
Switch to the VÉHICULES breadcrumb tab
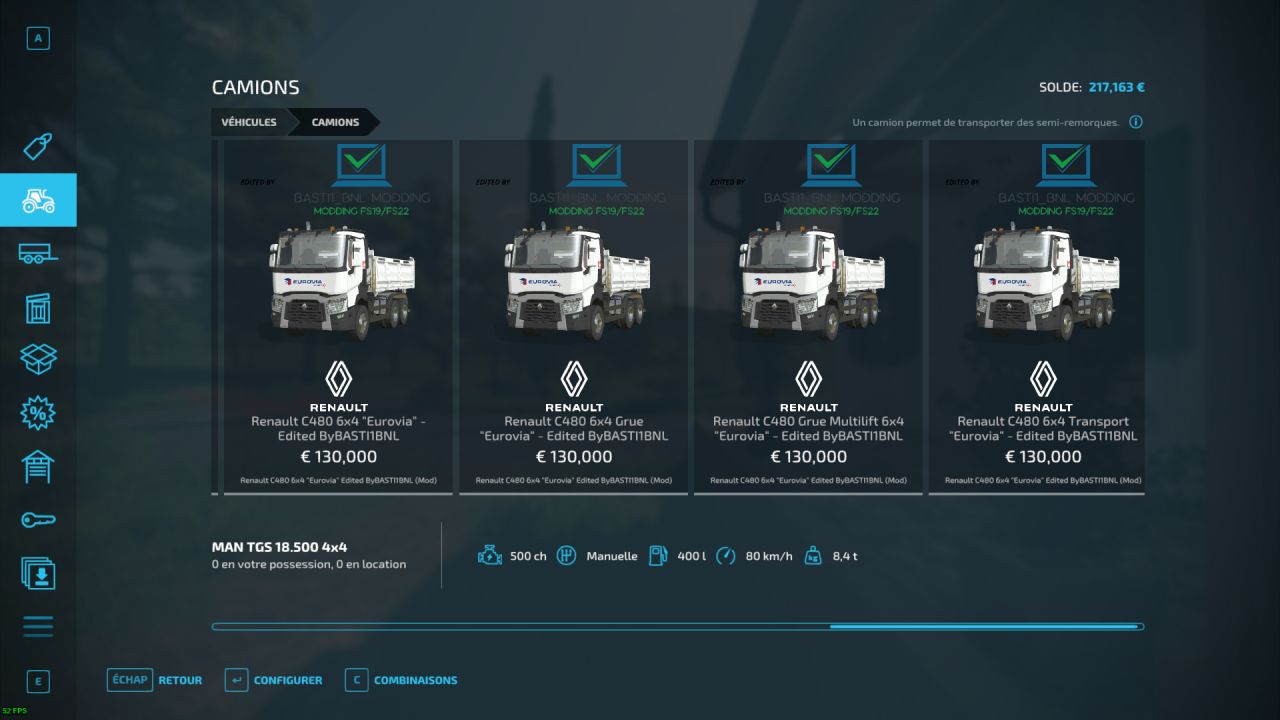point(248,121)
